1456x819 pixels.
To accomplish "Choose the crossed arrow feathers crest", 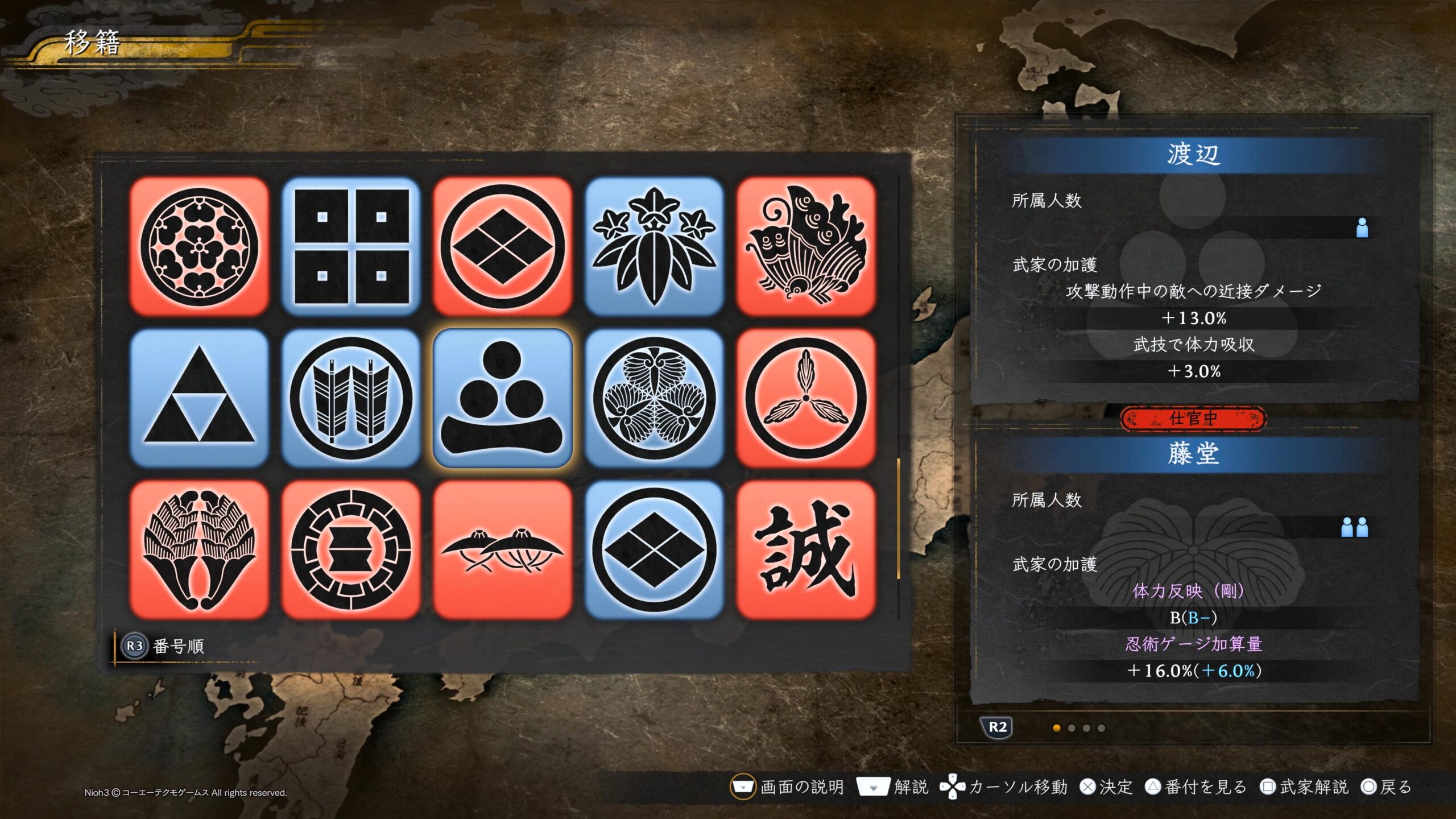I will [x=351, y=398].
